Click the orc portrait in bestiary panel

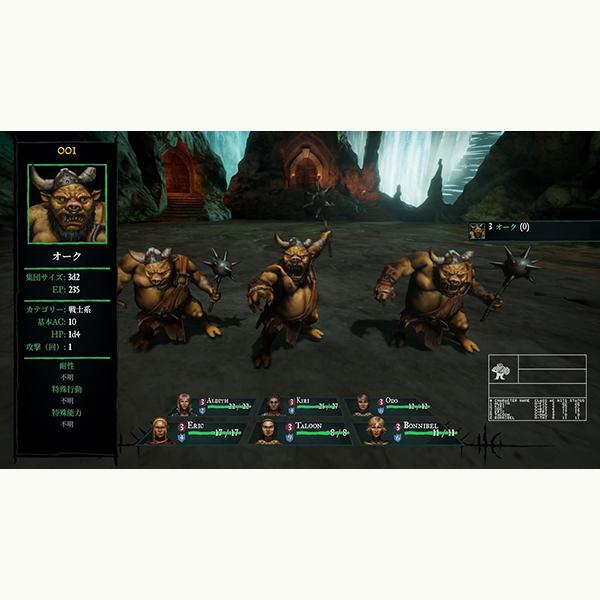point(67,204)
